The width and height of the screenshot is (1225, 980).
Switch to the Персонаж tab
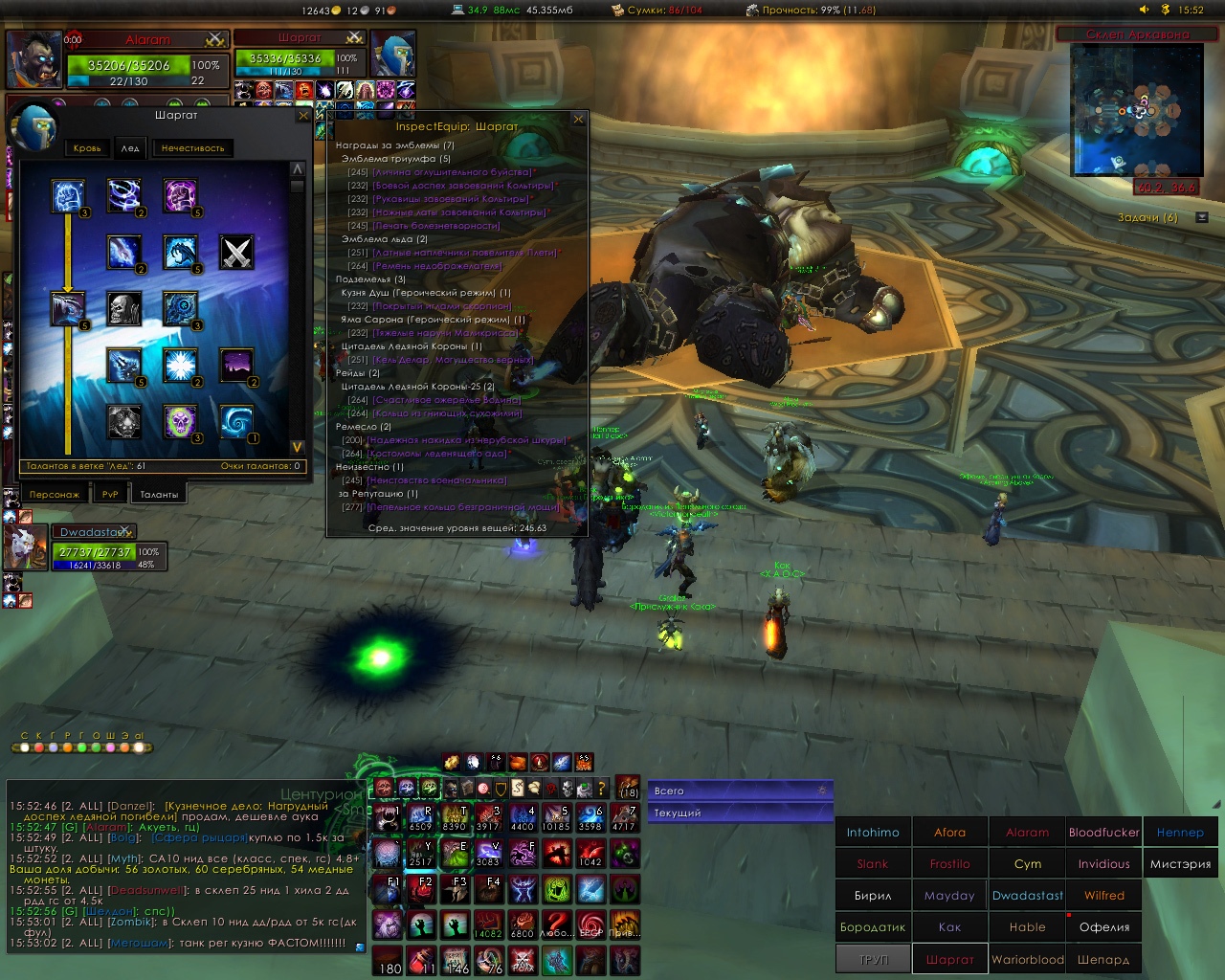(x=55, y=495)
